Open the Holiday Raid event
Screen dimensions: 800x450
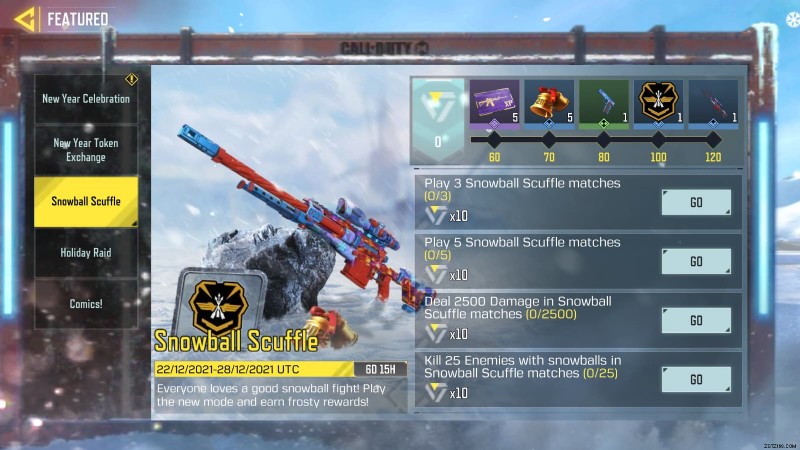point(85,253)
